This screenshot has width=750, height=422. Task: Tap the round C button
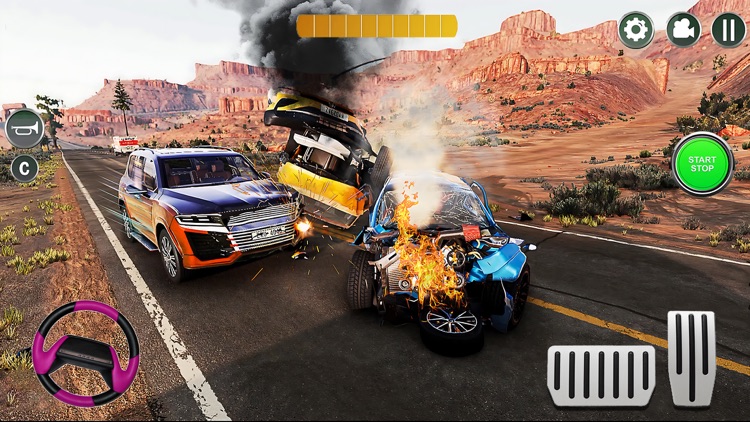click(24, 168)
